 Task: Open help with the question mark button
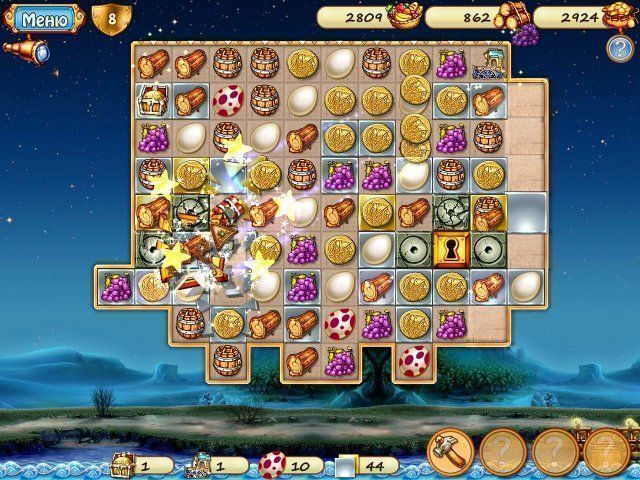tap(618, 45)
